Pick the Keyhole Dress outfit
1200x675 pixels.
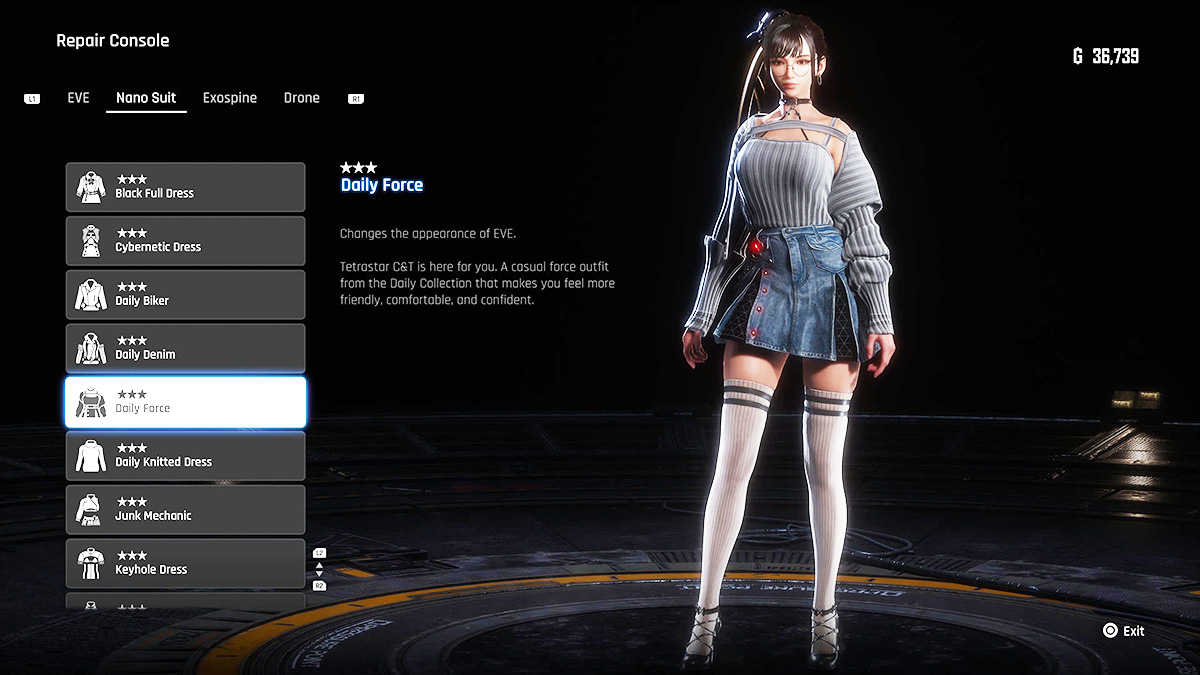185,564
